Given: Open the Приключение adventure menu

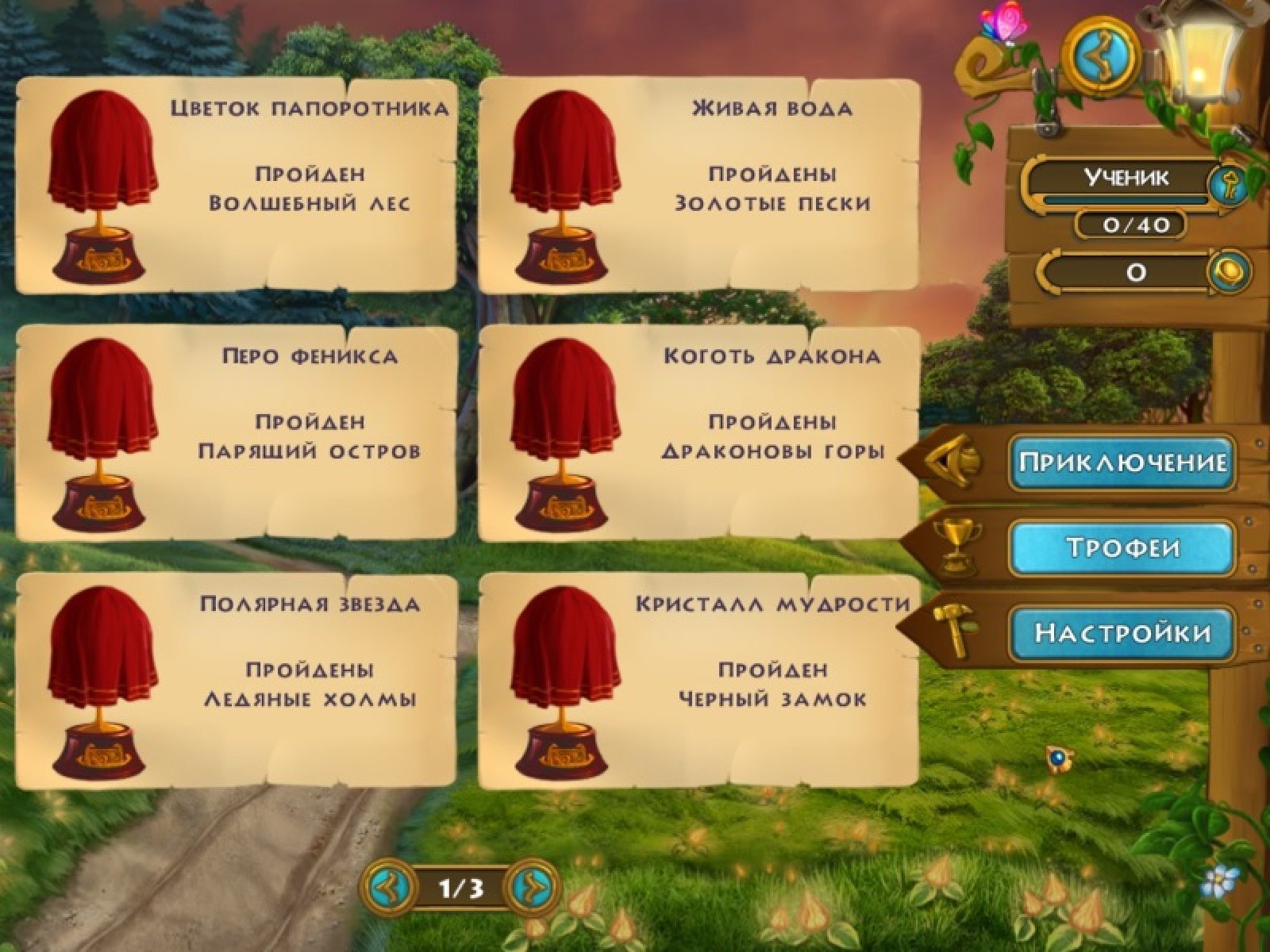Looking at the screenshot, I should pos(1122,462).
